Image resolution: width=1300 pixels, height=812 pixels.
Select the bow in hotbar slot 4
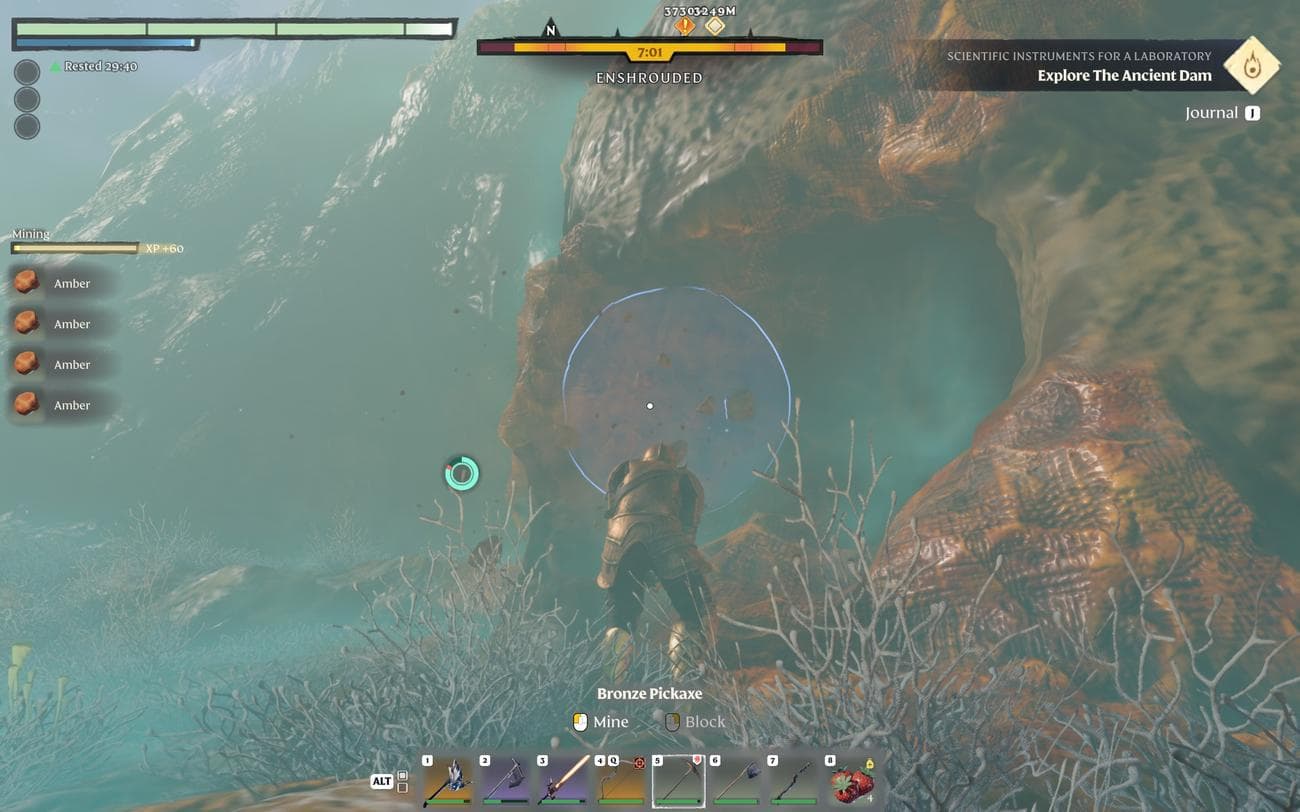click(x=621, y=782)
